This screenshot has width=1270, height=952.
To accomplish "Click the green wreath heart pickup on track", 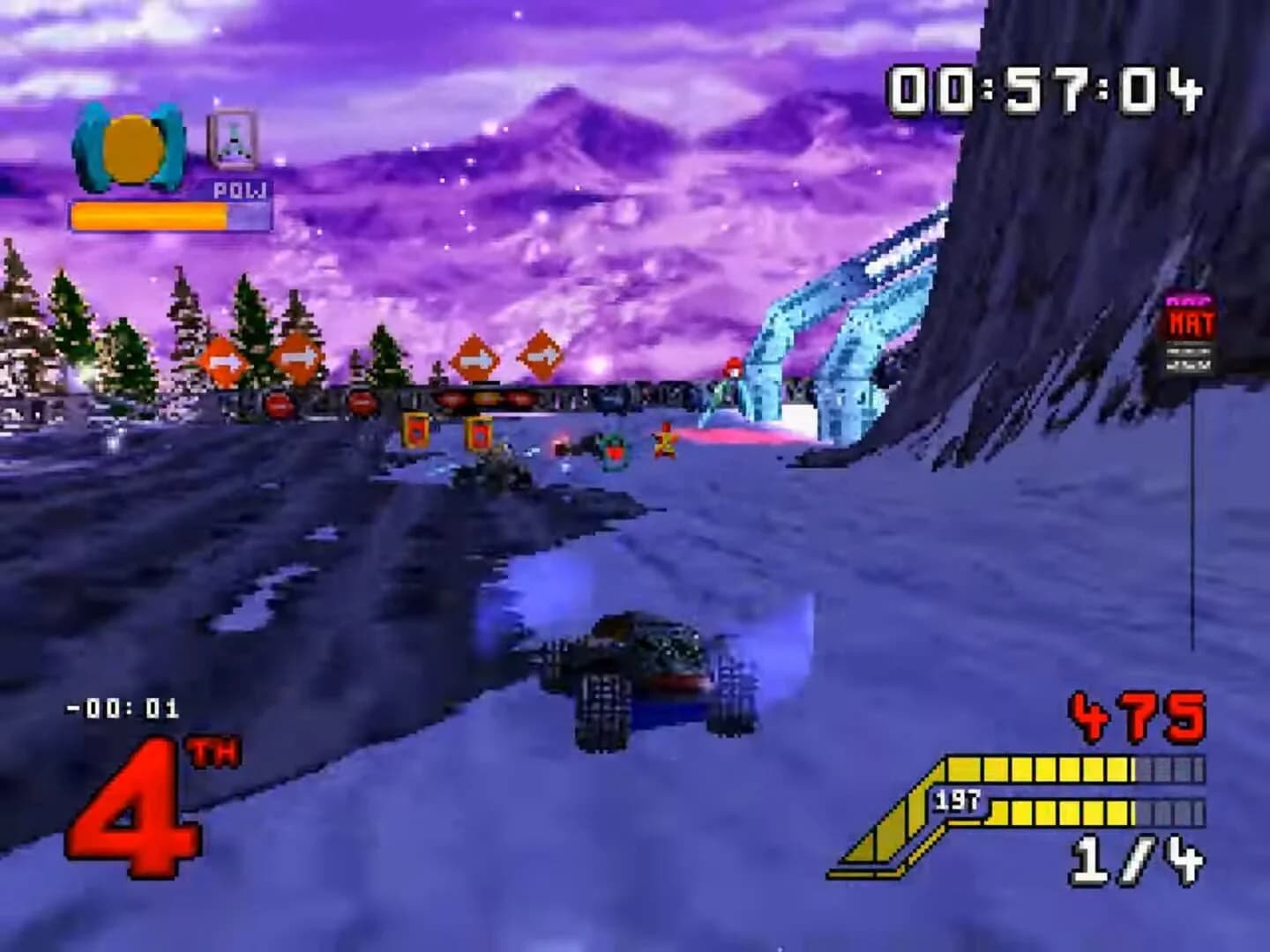I will click(x=614, y=448).
